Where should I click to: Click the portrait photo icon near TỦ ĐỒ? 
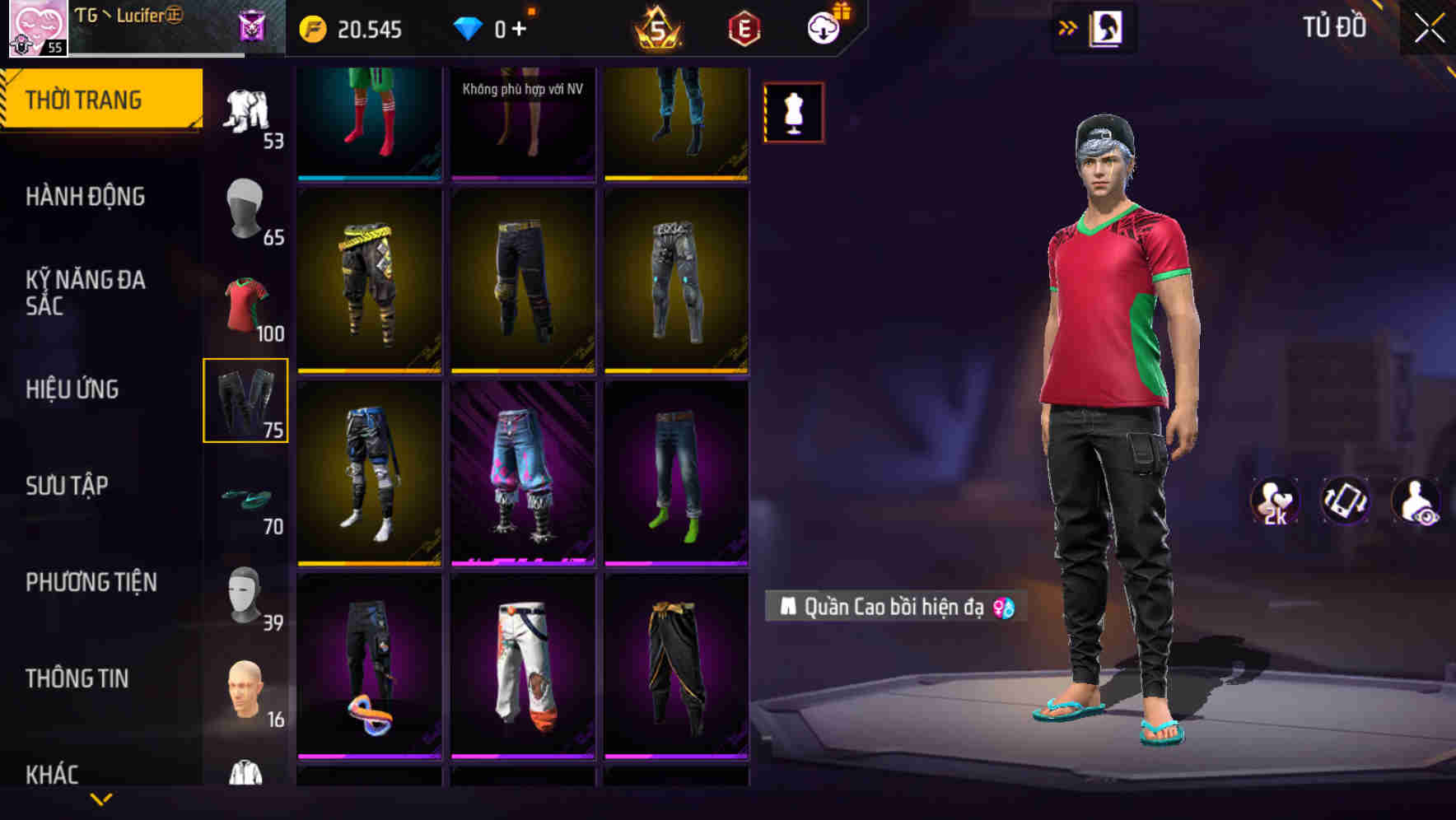pyautogui.click(x=1108, y=27)
